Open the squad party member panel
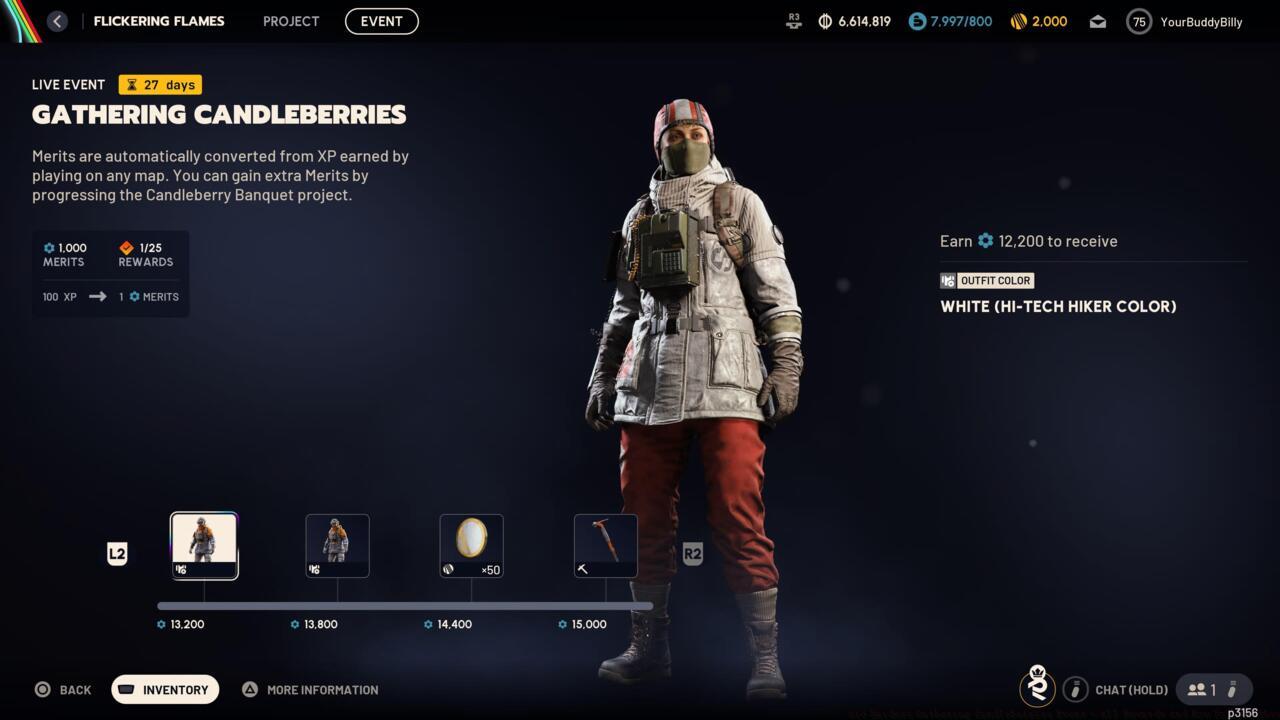This screenshot has height=720, width=1280. click(1213, 689)
